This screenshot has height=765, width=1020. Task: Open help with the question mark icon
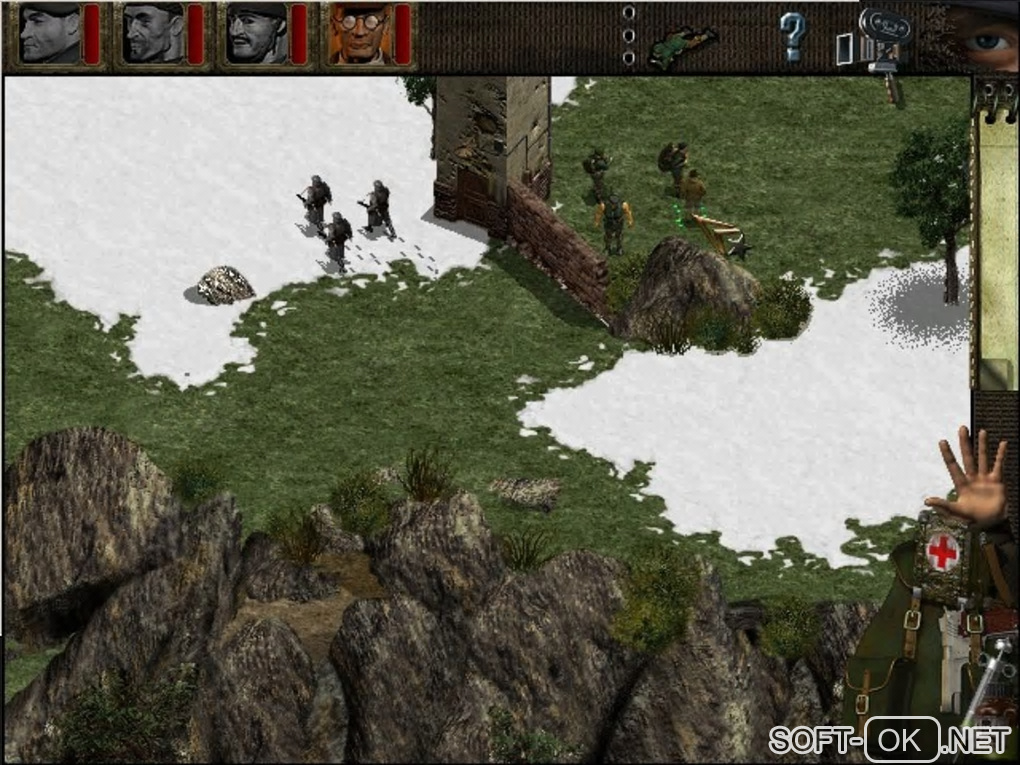click(x=792, y=36)
